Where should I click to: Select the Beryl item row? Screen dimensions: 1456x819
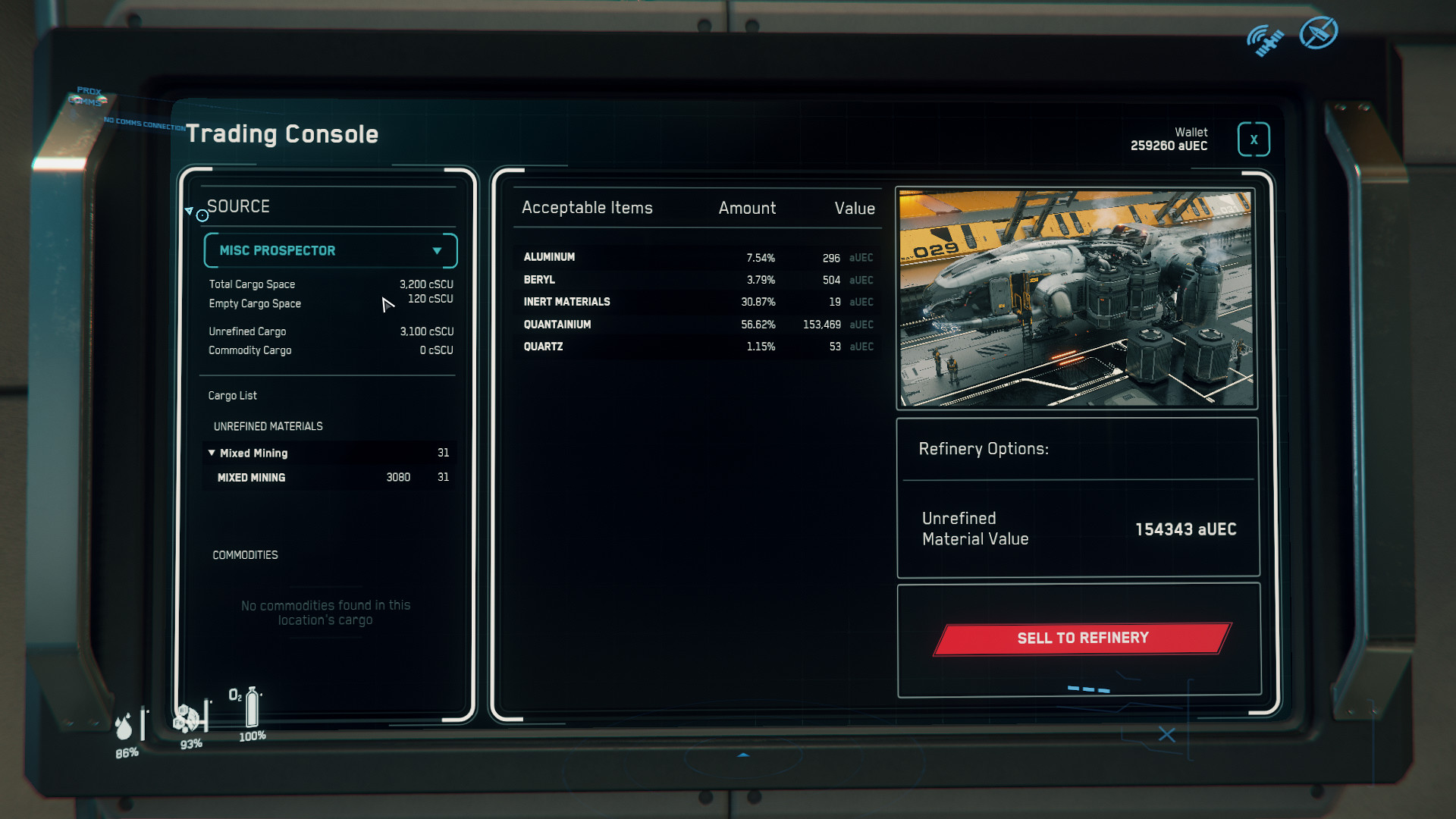[698, 280]
